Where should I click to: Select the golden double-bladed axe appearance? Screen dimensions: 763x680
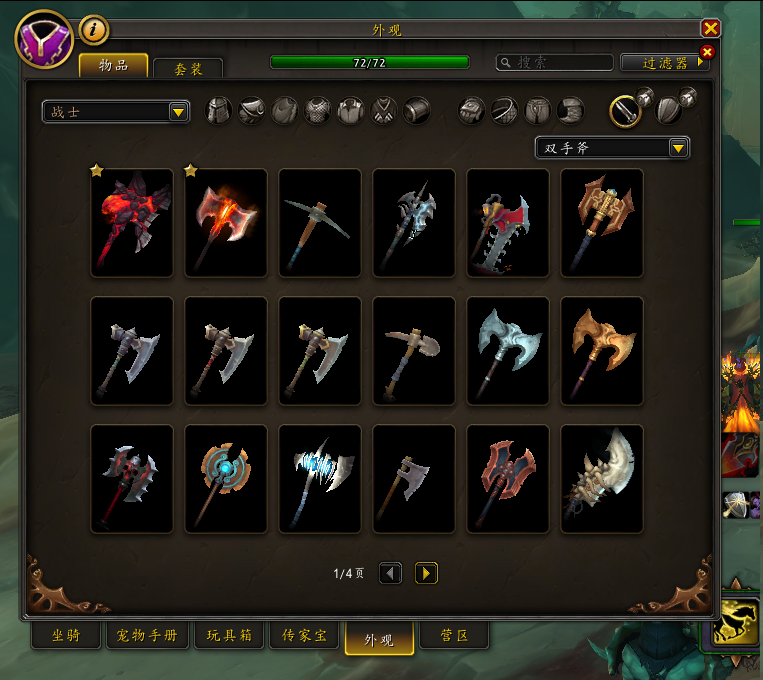point(602,350)
